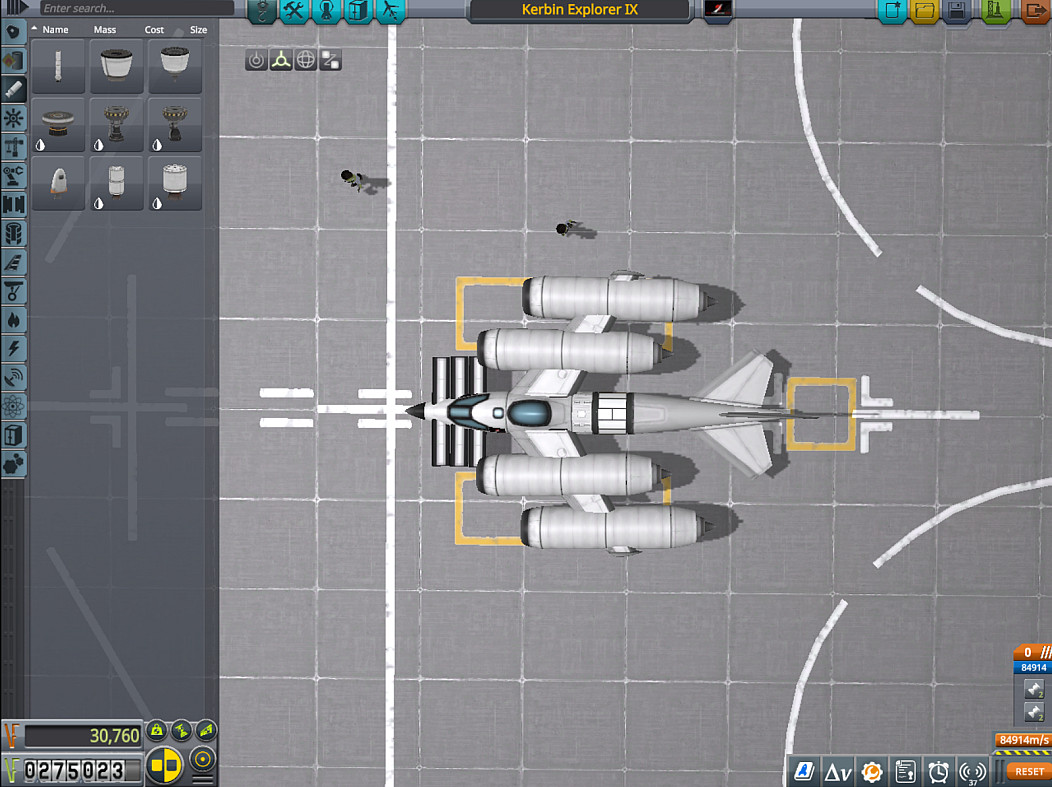Sort the parts list by Mass

tap(105, 30)
